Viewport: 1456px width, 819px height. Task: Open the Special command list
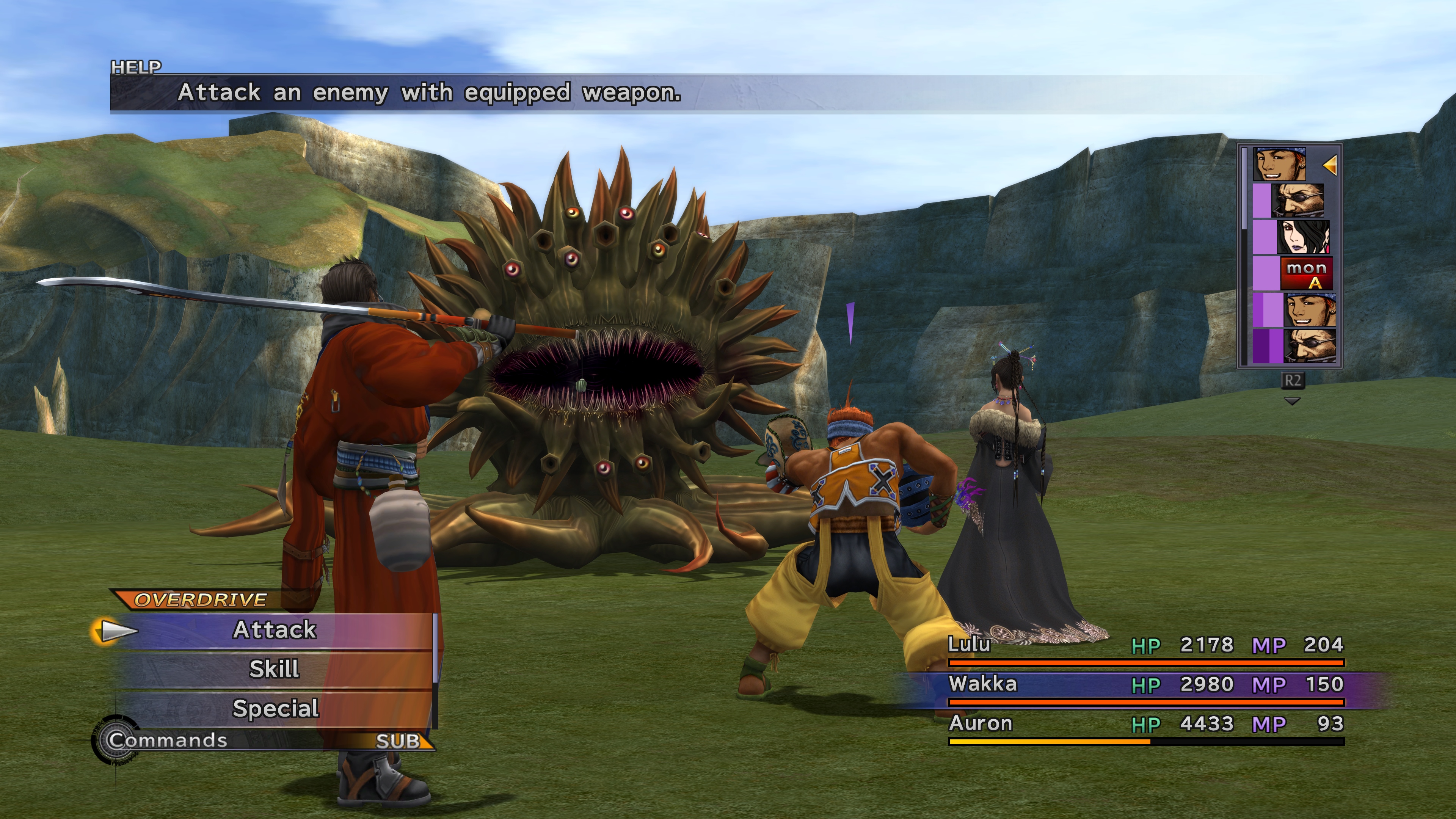click(275, 709)
